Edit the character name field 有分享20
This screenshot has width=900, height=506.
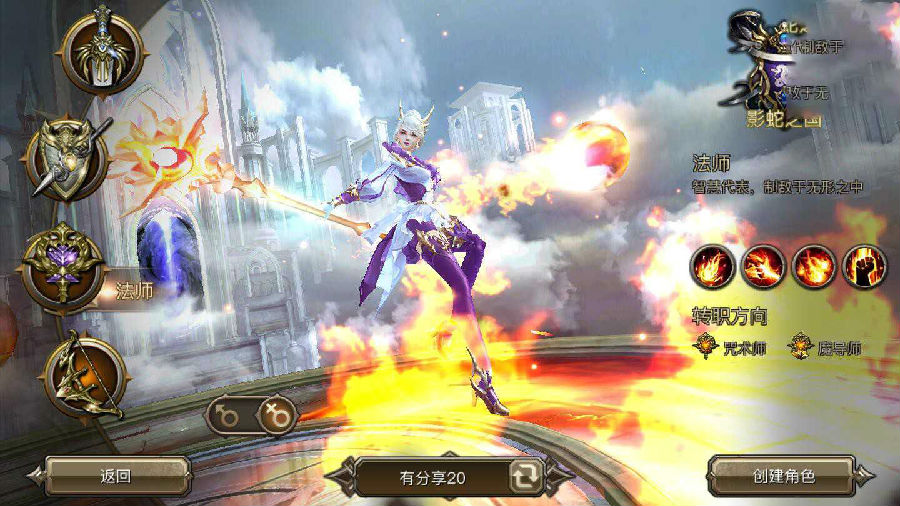coord(432,477)
